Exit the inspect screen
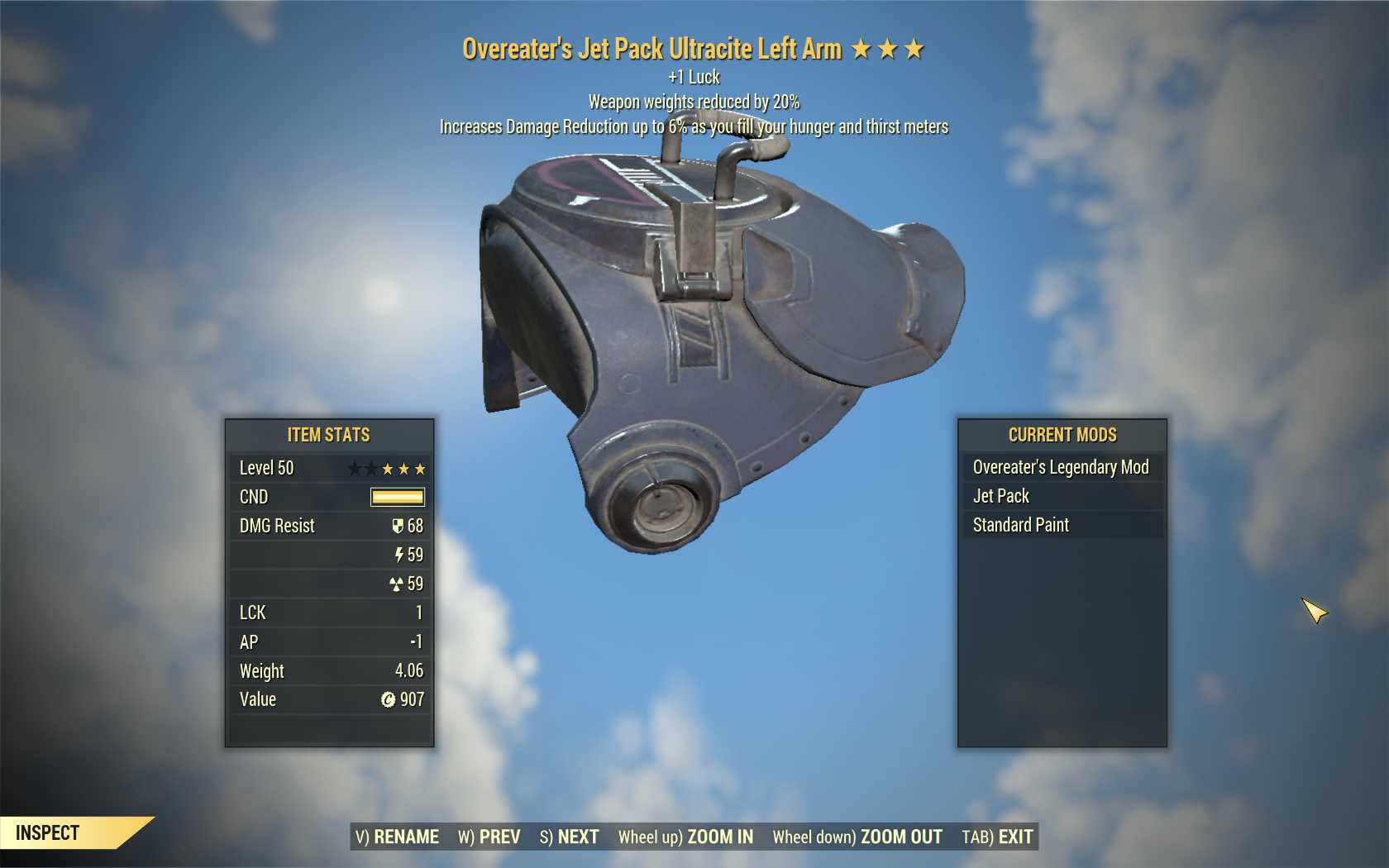This screenshot has width=1389, height=868. tap(997, 837)
